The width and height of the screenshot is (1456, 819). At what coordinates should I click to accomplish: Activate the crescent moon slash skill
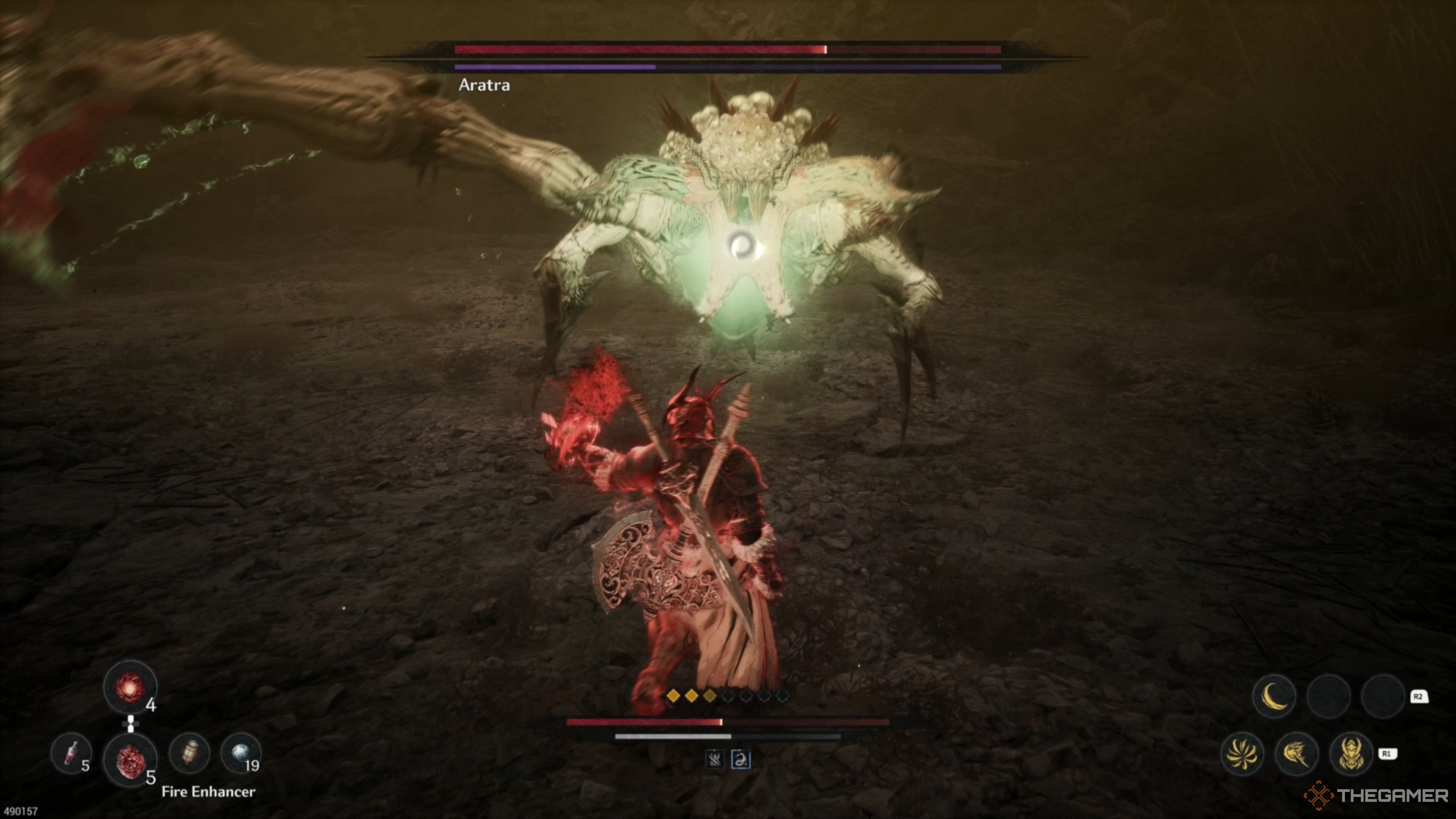tap(1274, 696)
